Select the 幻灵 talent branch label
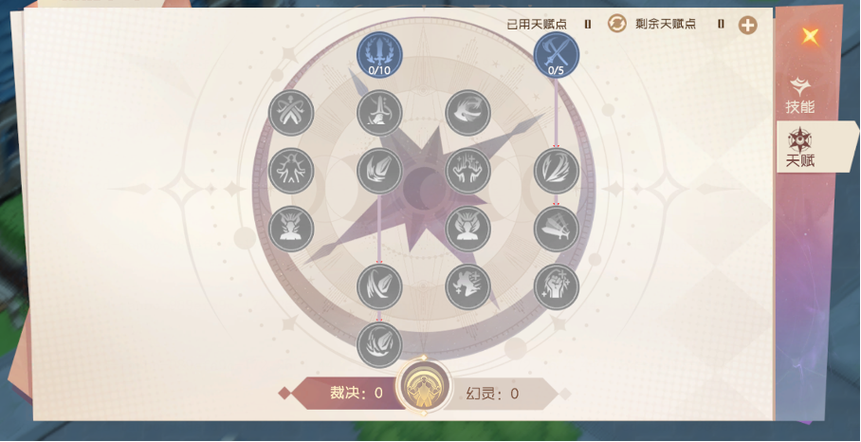The width and height of the screenshot is (861, 442). click(x=494, y=393)
